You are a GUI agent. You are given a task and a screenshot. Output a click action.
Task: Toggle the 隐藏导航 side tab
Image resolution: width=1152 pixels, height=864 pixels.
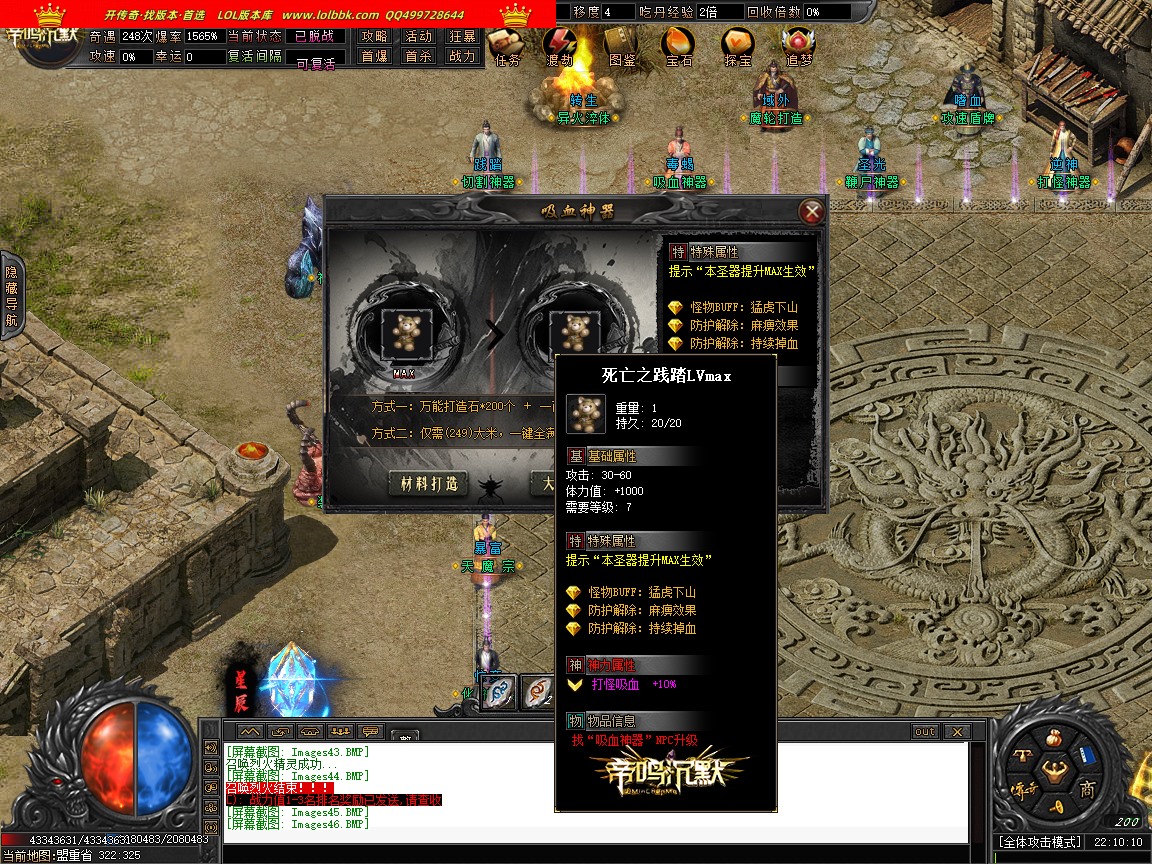pyautogui.click(x=12, y=296)
